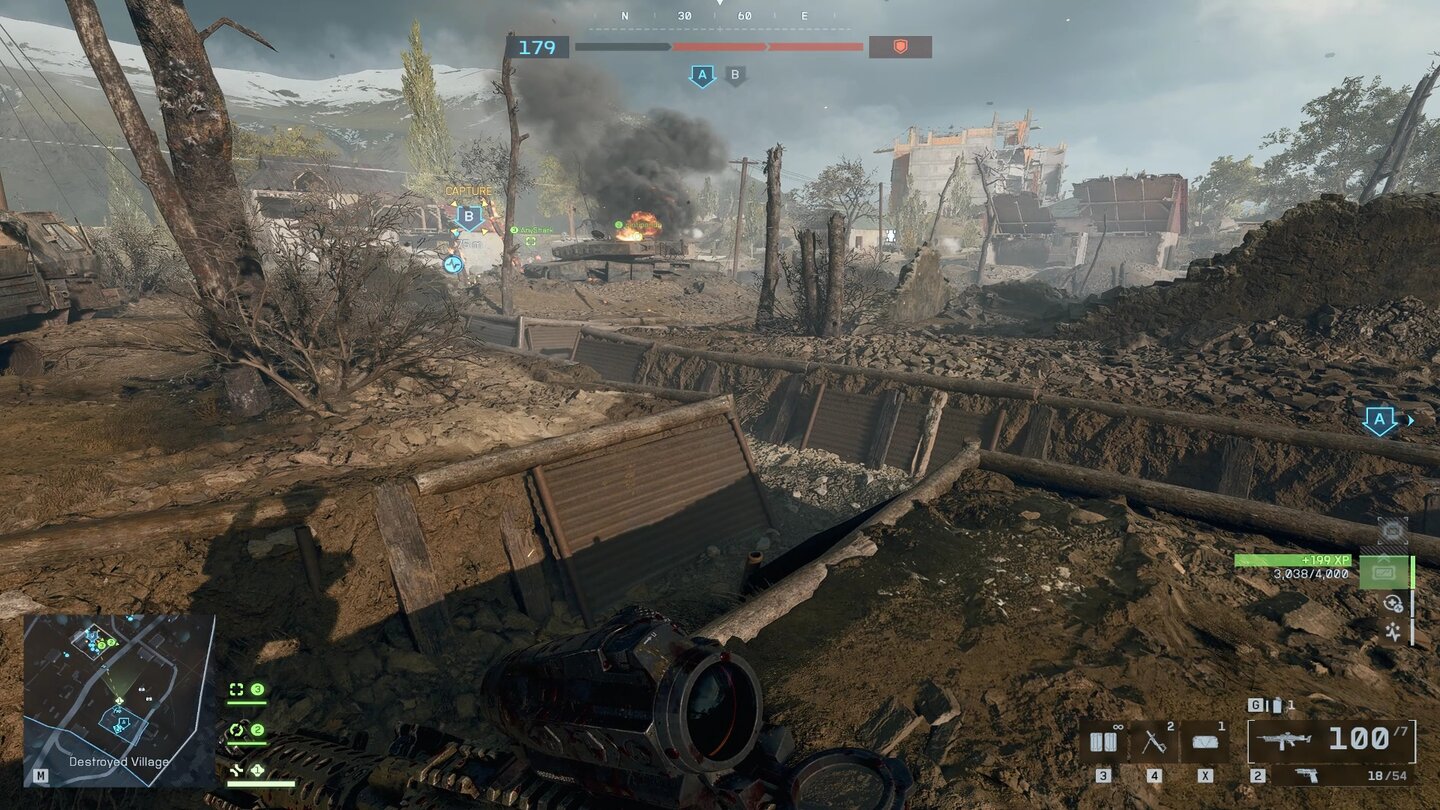Expand the objective A marker on the right

point(1380,421)
